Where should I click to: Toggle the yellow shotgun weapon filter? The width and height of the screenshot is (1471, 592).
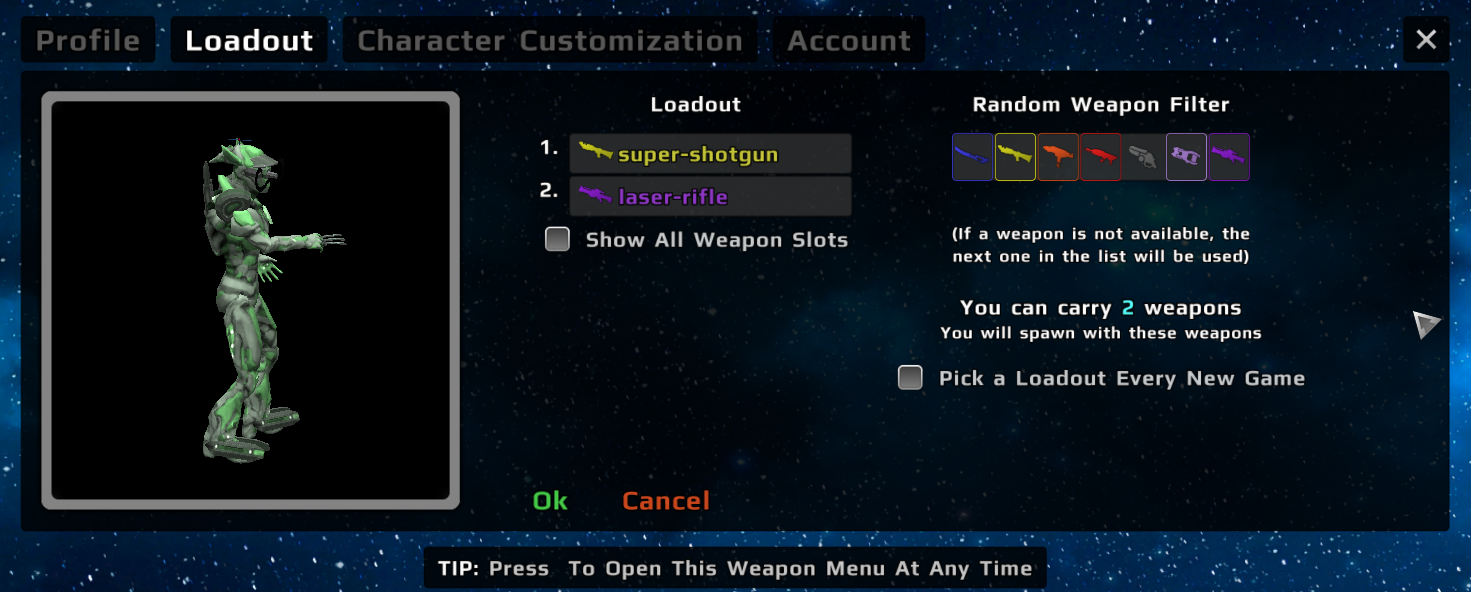click(x=1015, y=157)
